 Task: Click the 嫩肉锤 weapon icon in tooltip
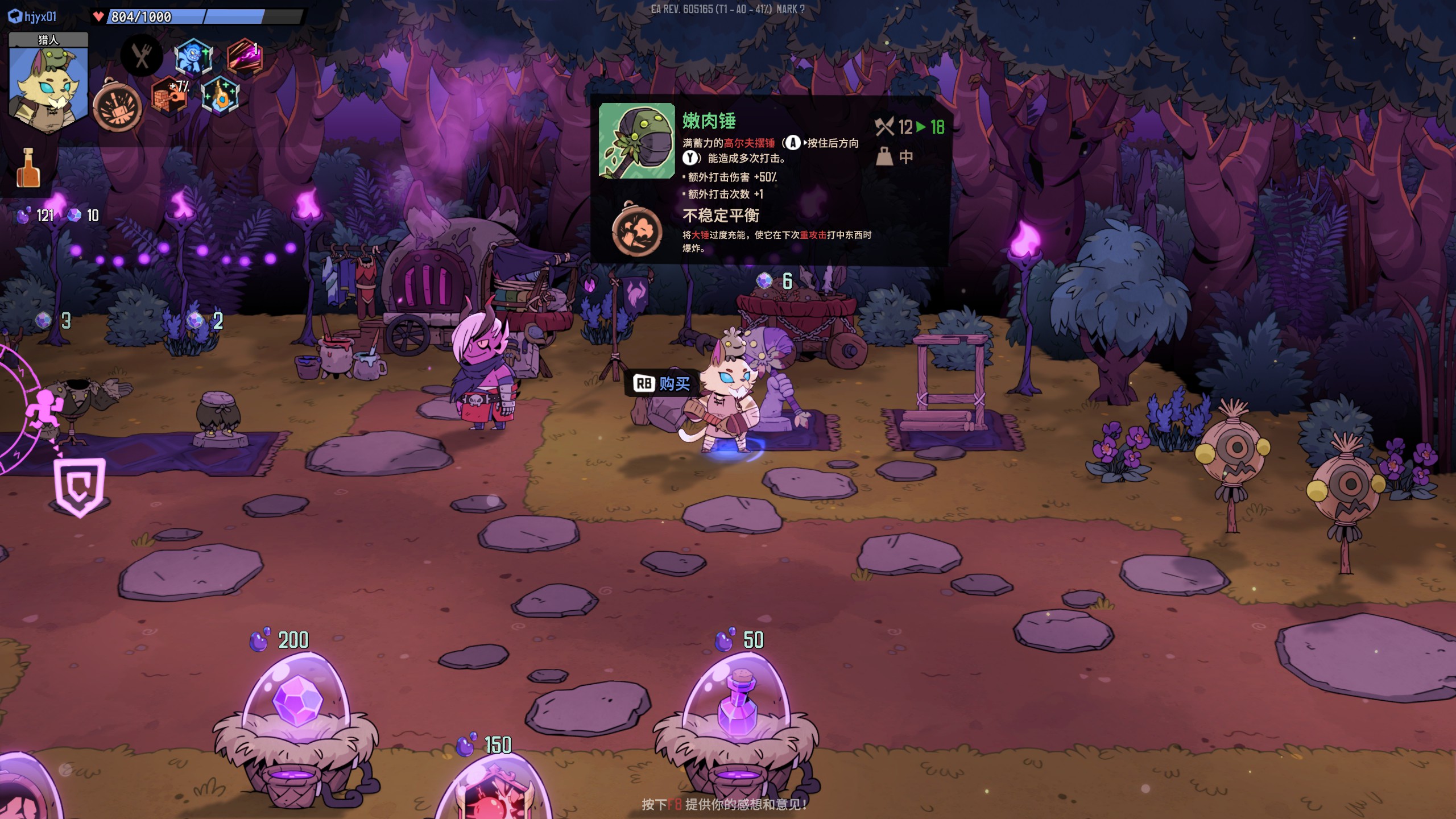coord(637,140)
